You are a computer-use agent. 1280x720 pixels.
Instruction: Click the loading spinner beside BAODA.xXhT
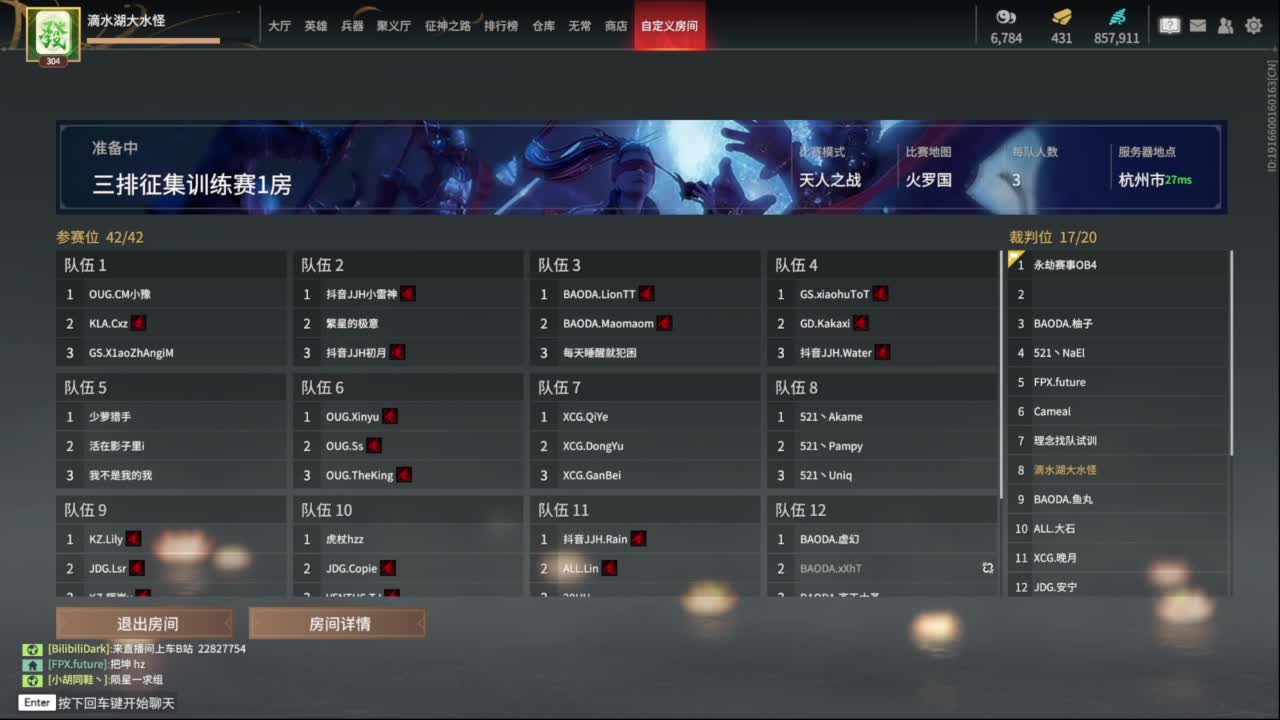pyautogui.click(x=987, y=567)
